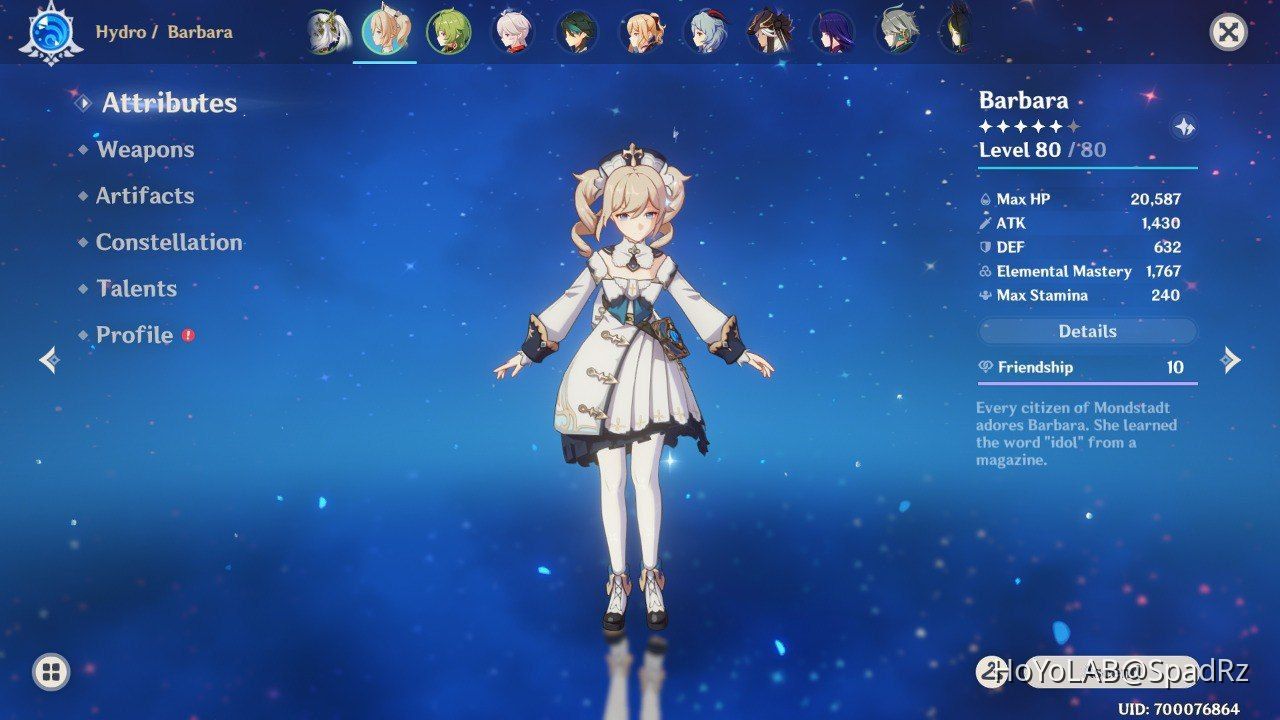Click the Max Stamina icon
Screen dimensions: 1280x720
[x=985, y=295]
